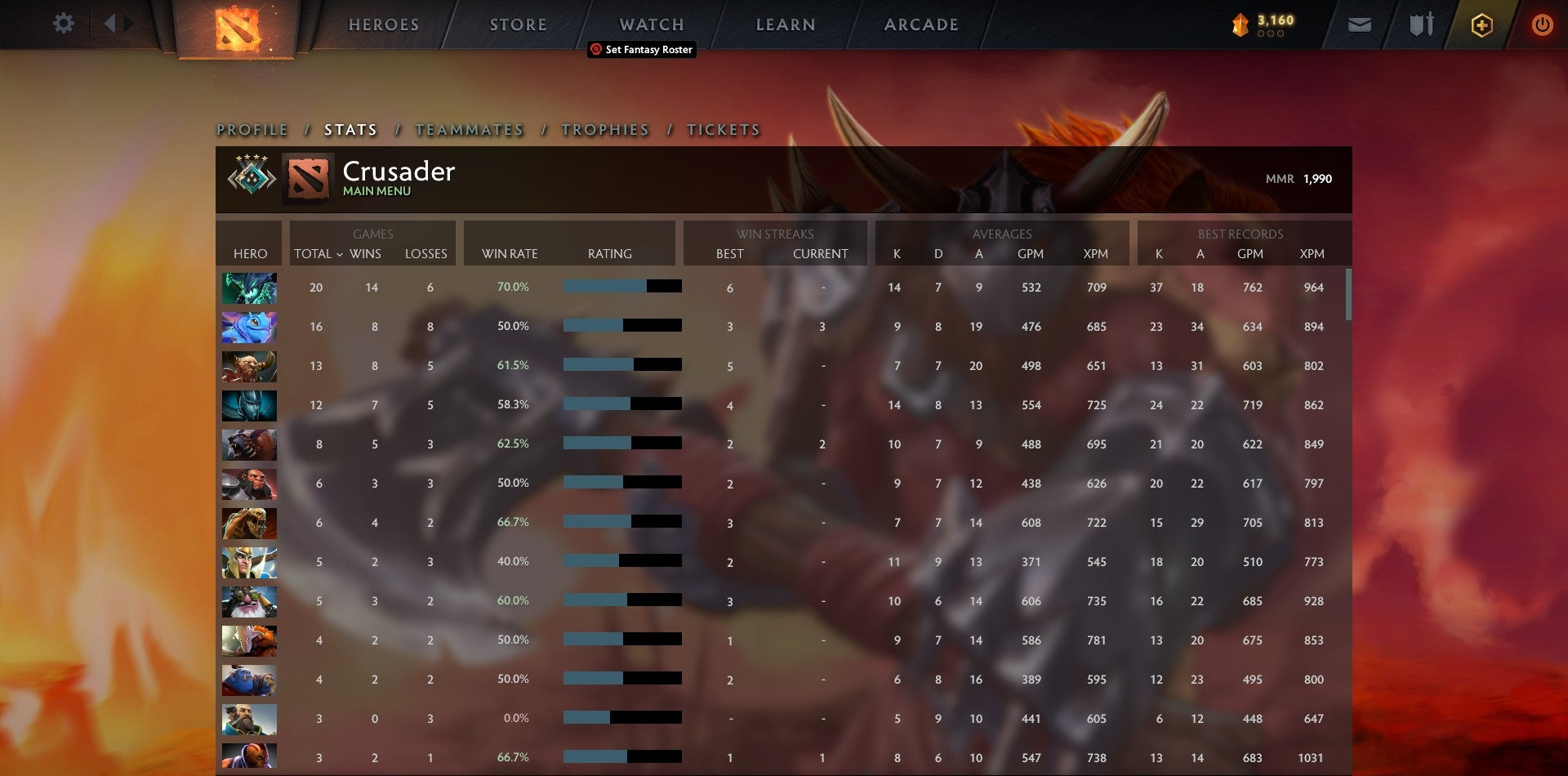Click Outworld Destroyer's blue rating bar

click(604, 287)
